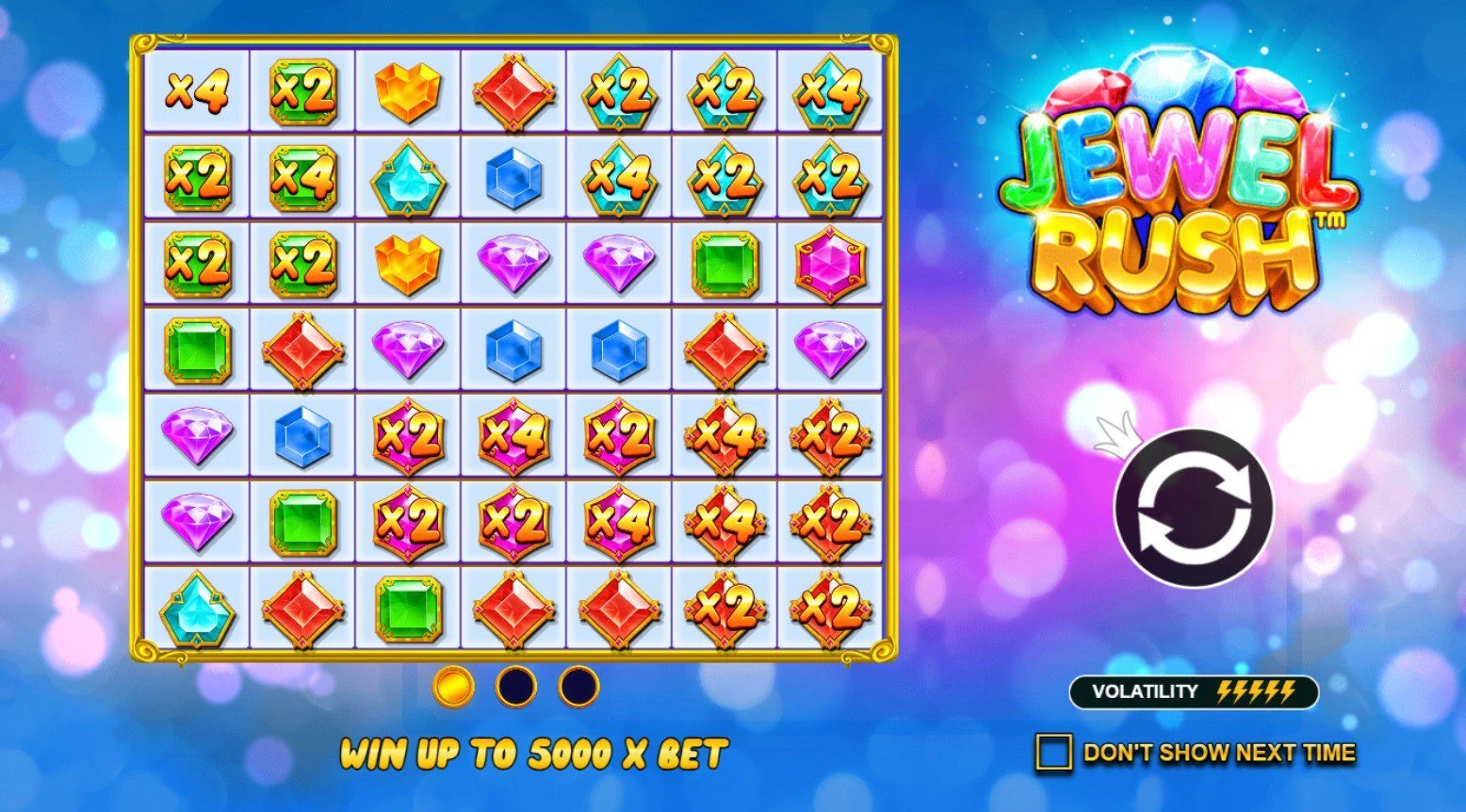Click the teal spade-shaped gem in bottom-left
Viewport: 1466px width, 812px height.
click(198, 612)
